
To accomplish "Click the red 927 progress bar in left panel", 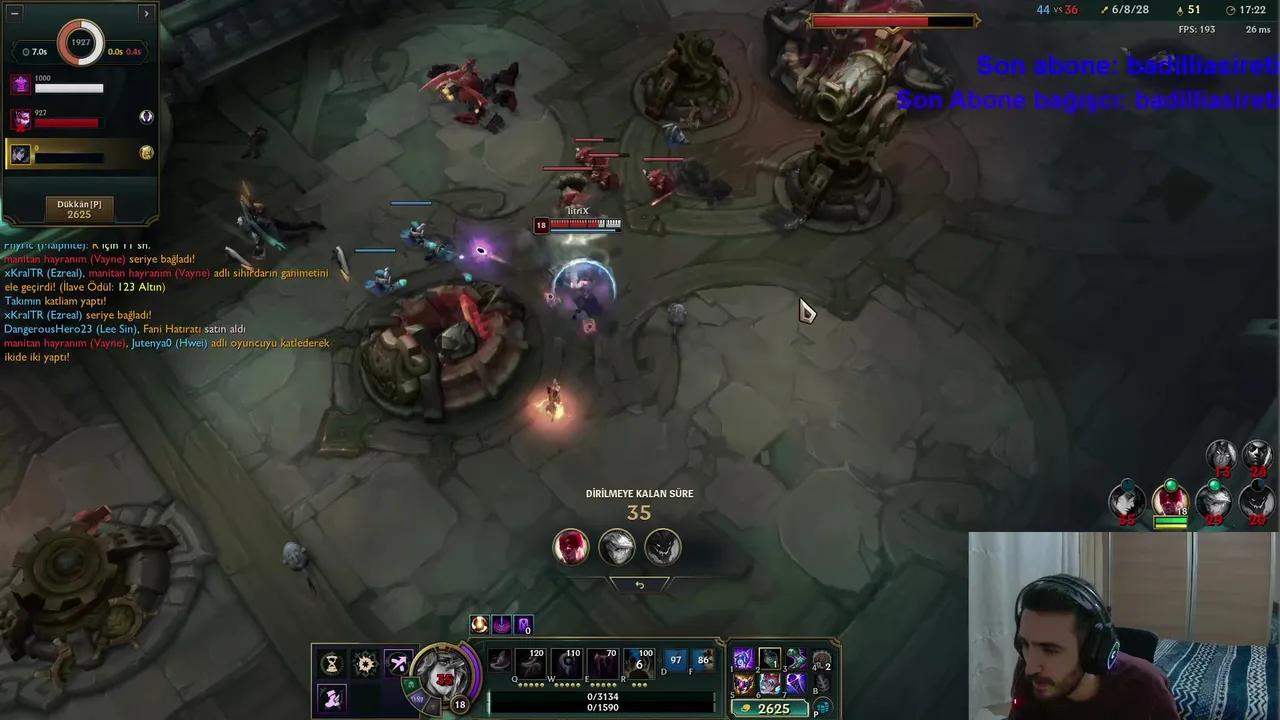I will click(68, 123).
